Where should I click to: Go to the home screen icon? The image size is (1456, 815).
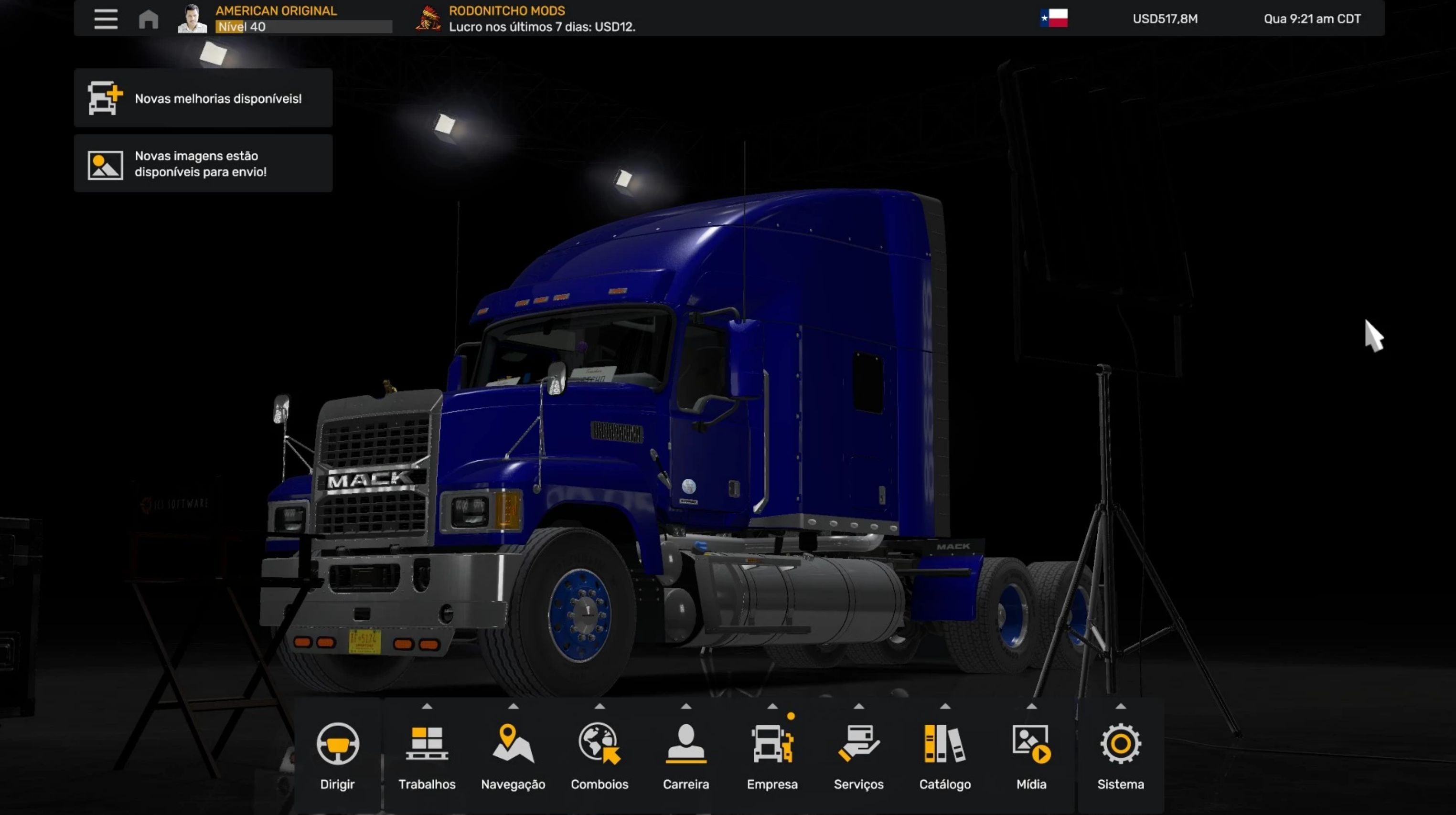(149, 19)
